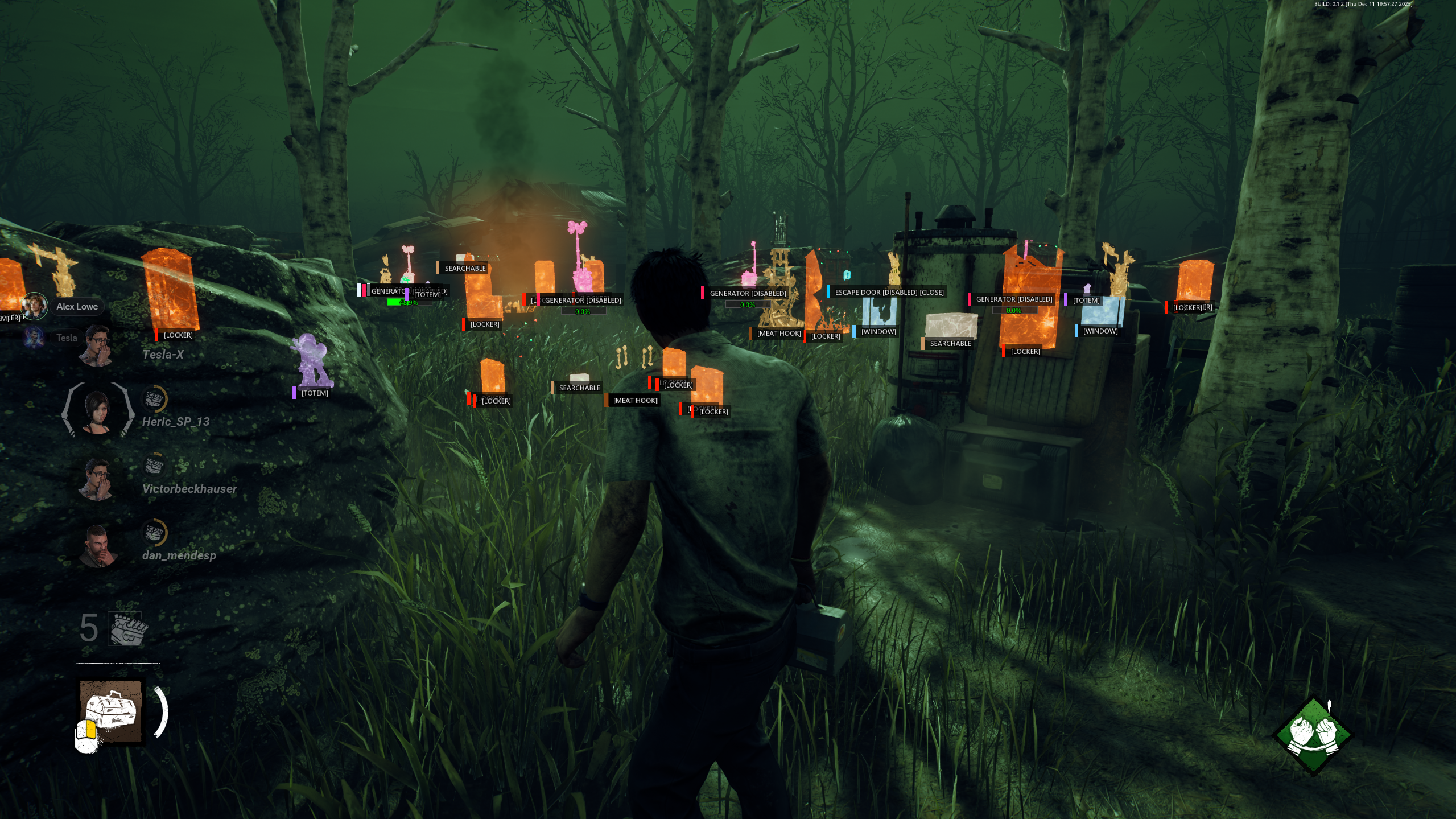Activate the bound hands status icon
Viewport: 1456px width, 819px height.
coord(1312,735)
